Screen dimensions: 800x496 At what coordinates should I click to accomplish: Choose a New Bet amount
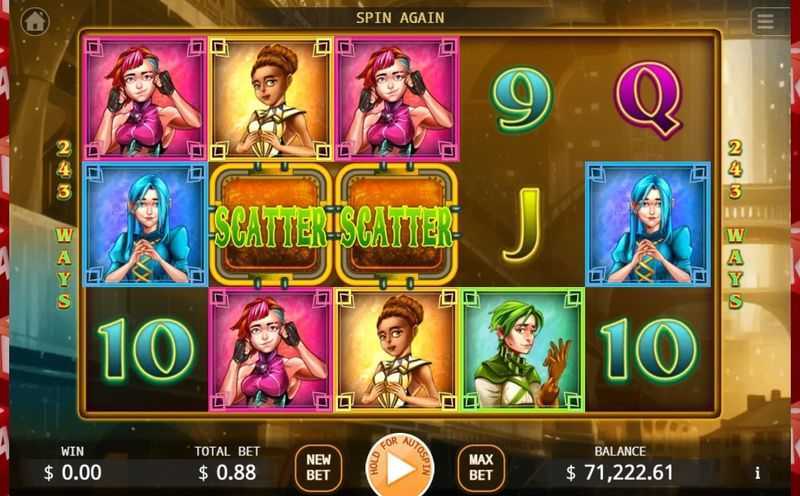point(318,466)
